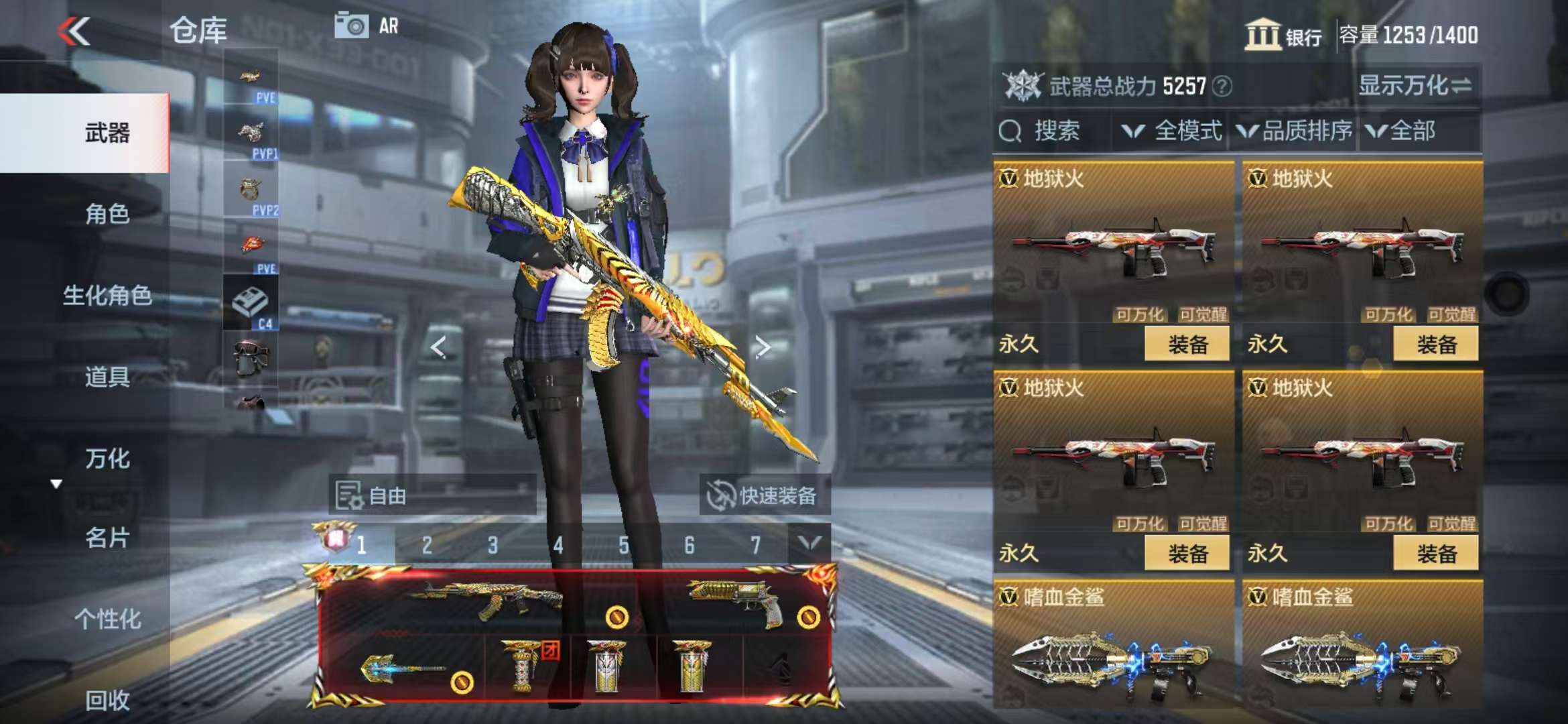Select the 个性化 personalization tab
The image size is (1568, 724).
pyautogui.click(x=107, y=619)
